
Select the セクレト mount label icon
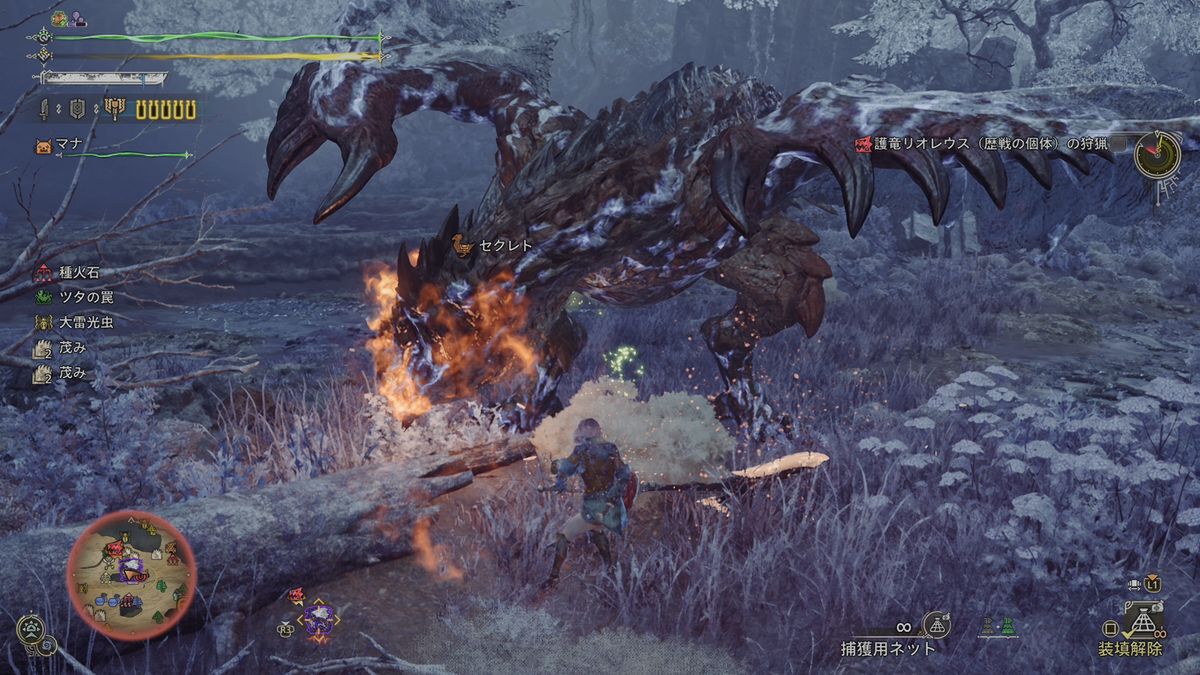(x=461, y=245)
